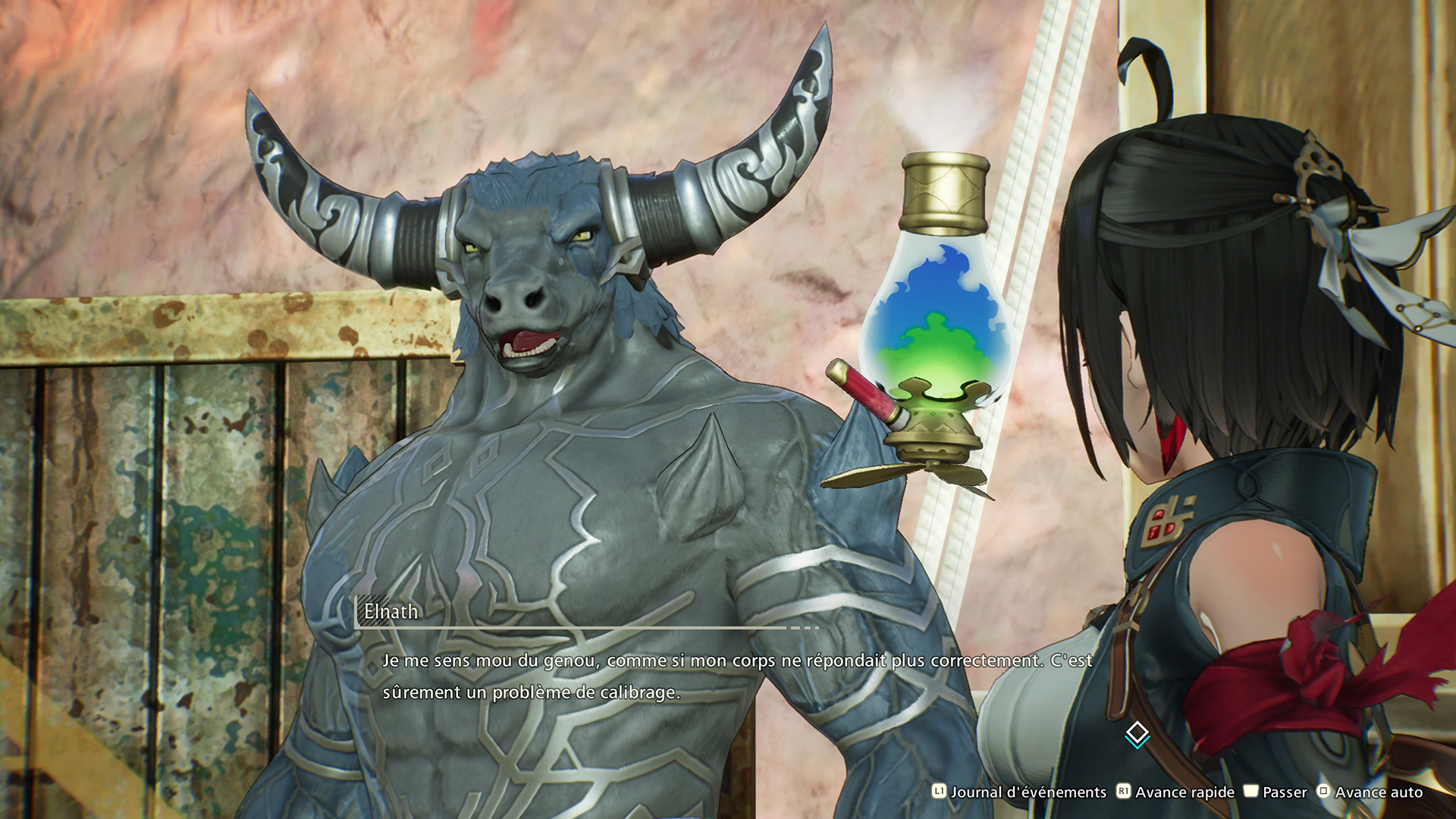1456x819 pixels.
Task: Toggle Avance auto dialogue mode
Action: pyautogui.click(x=1370, y=792)
